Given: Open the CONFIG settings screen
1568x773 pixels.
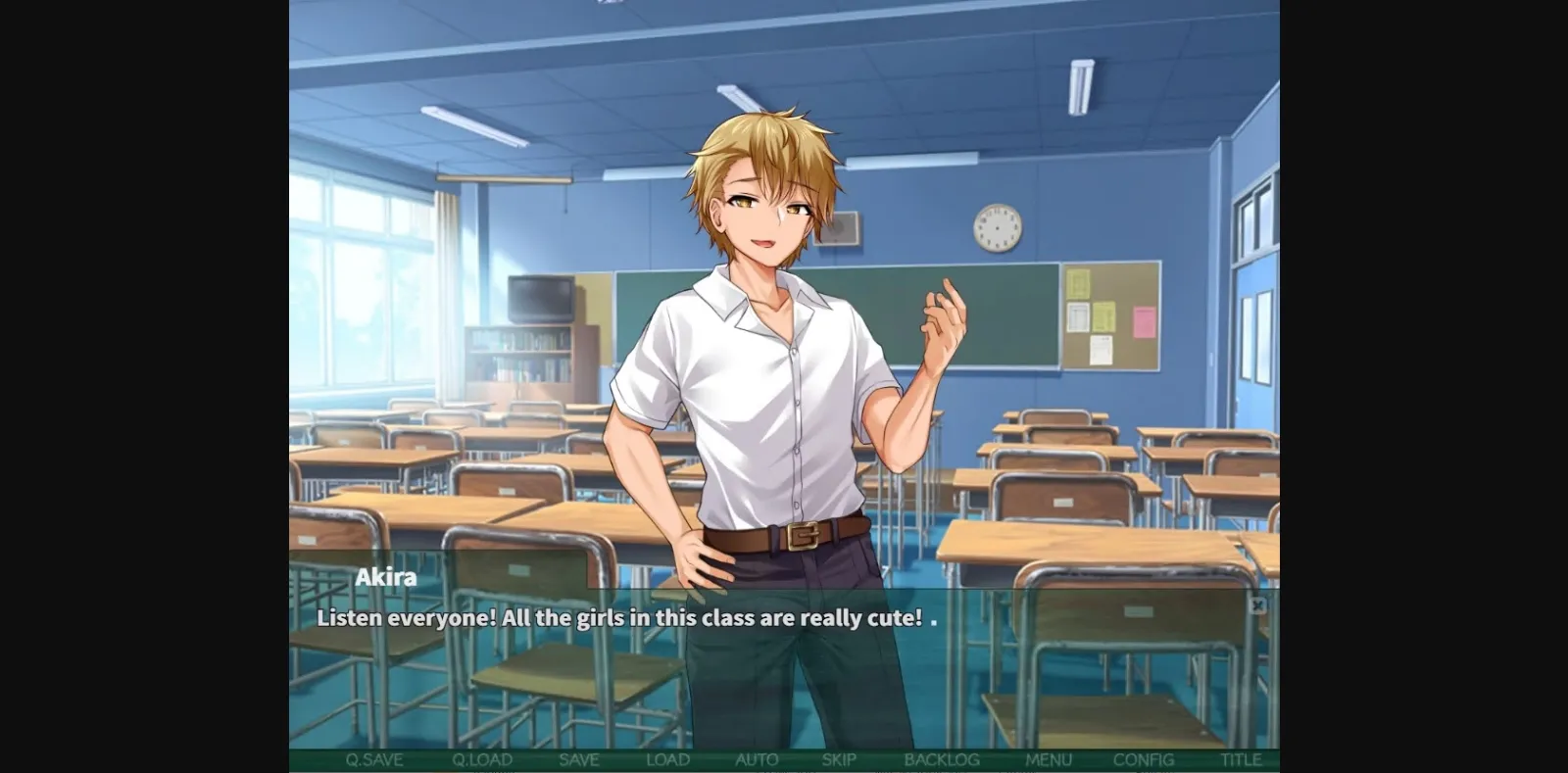Looking at the screenshot, I should 1145,759.
